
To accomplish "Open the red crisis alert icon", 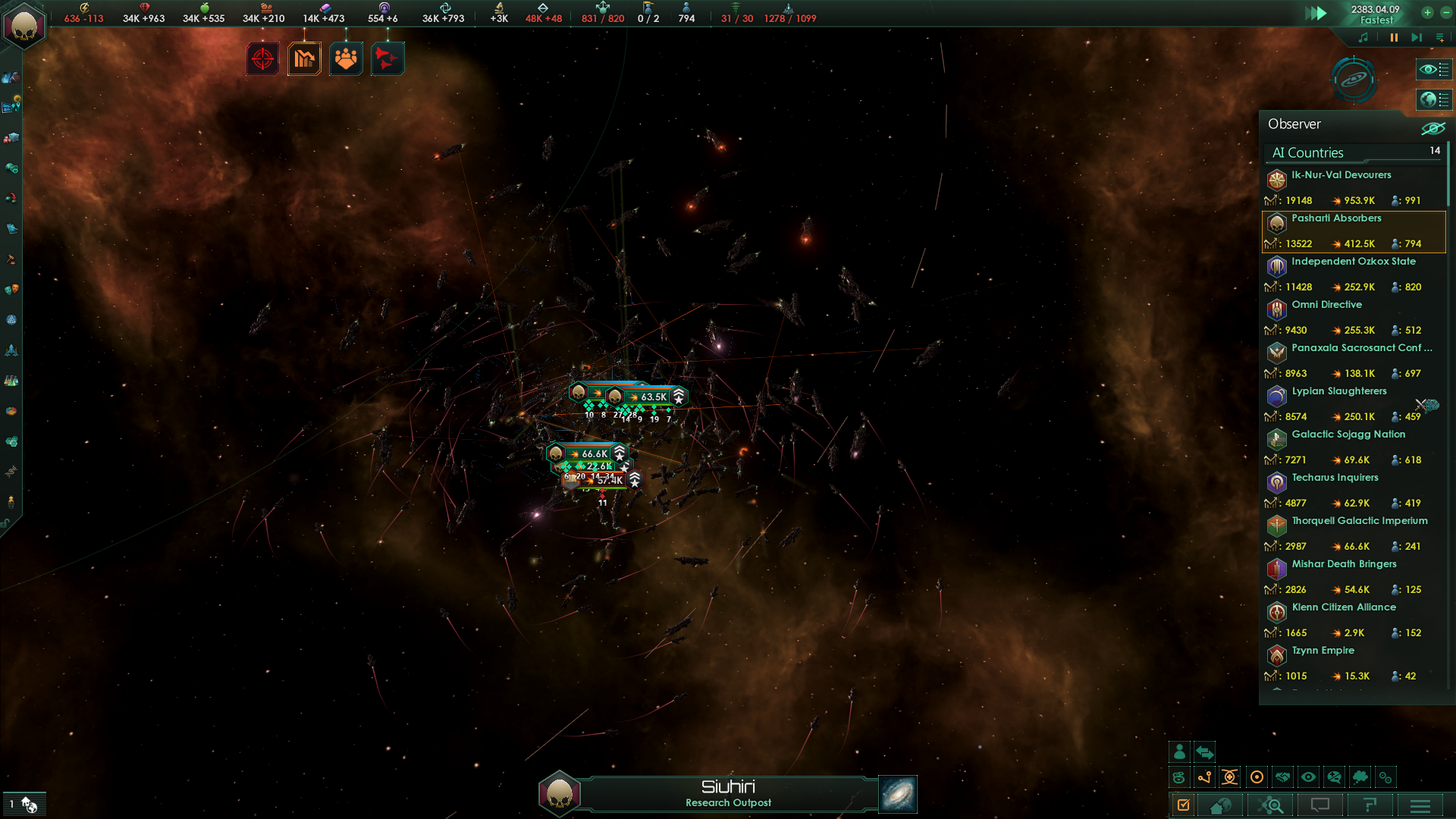I will point(262,58).
